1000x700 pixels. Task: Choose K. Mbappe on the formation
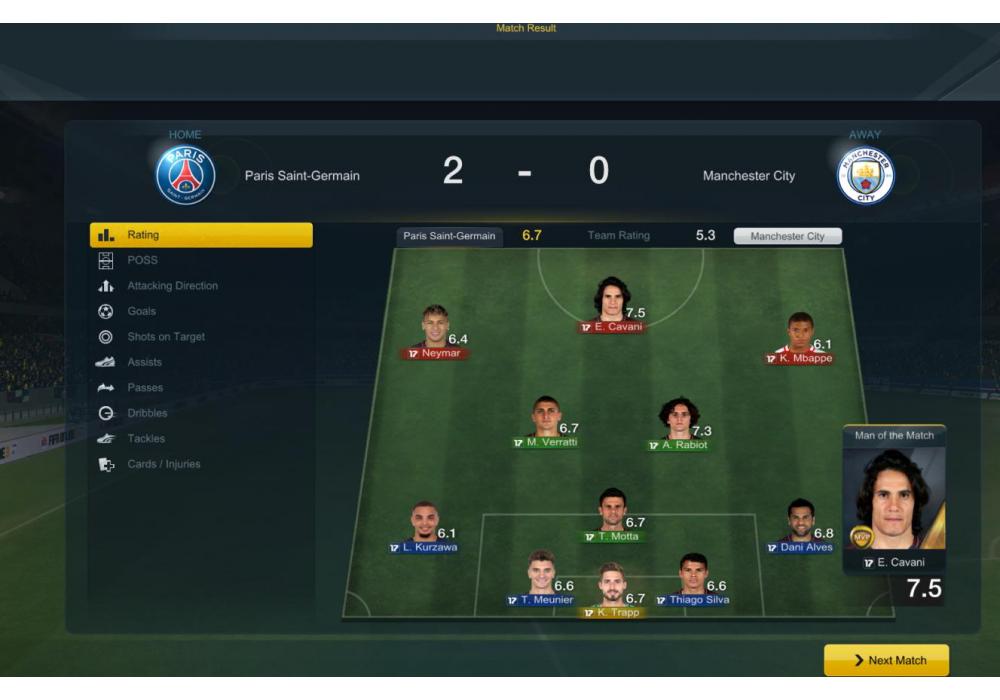point(799,338)
